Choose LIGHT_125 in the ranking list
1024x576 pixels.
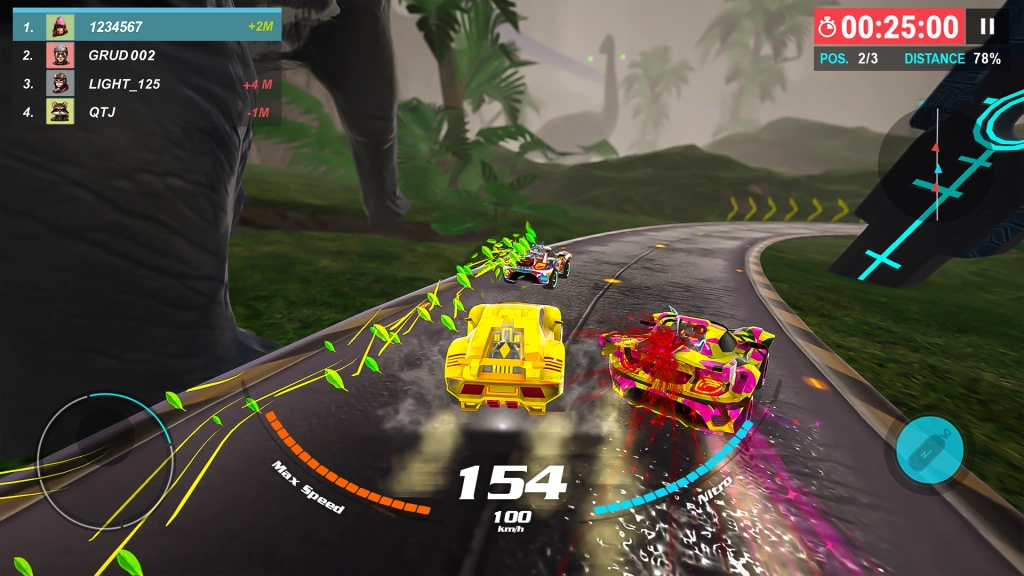click(147, 84)
